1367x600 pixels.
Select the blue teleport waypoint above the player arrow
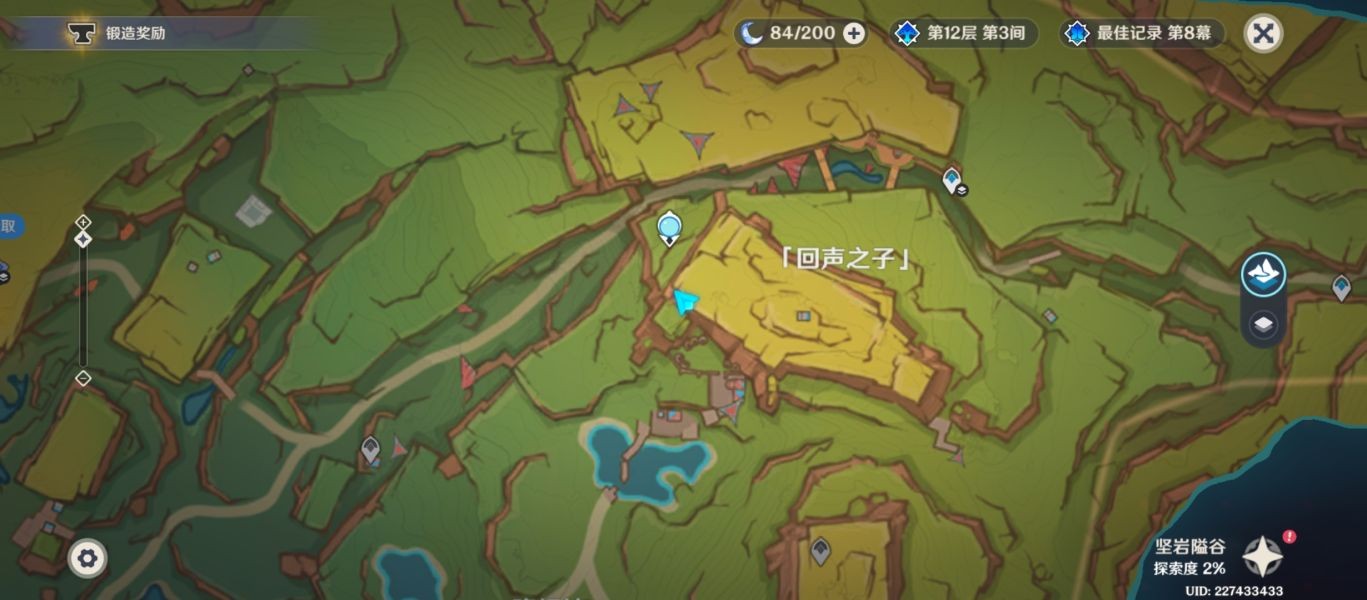point(668,229)
